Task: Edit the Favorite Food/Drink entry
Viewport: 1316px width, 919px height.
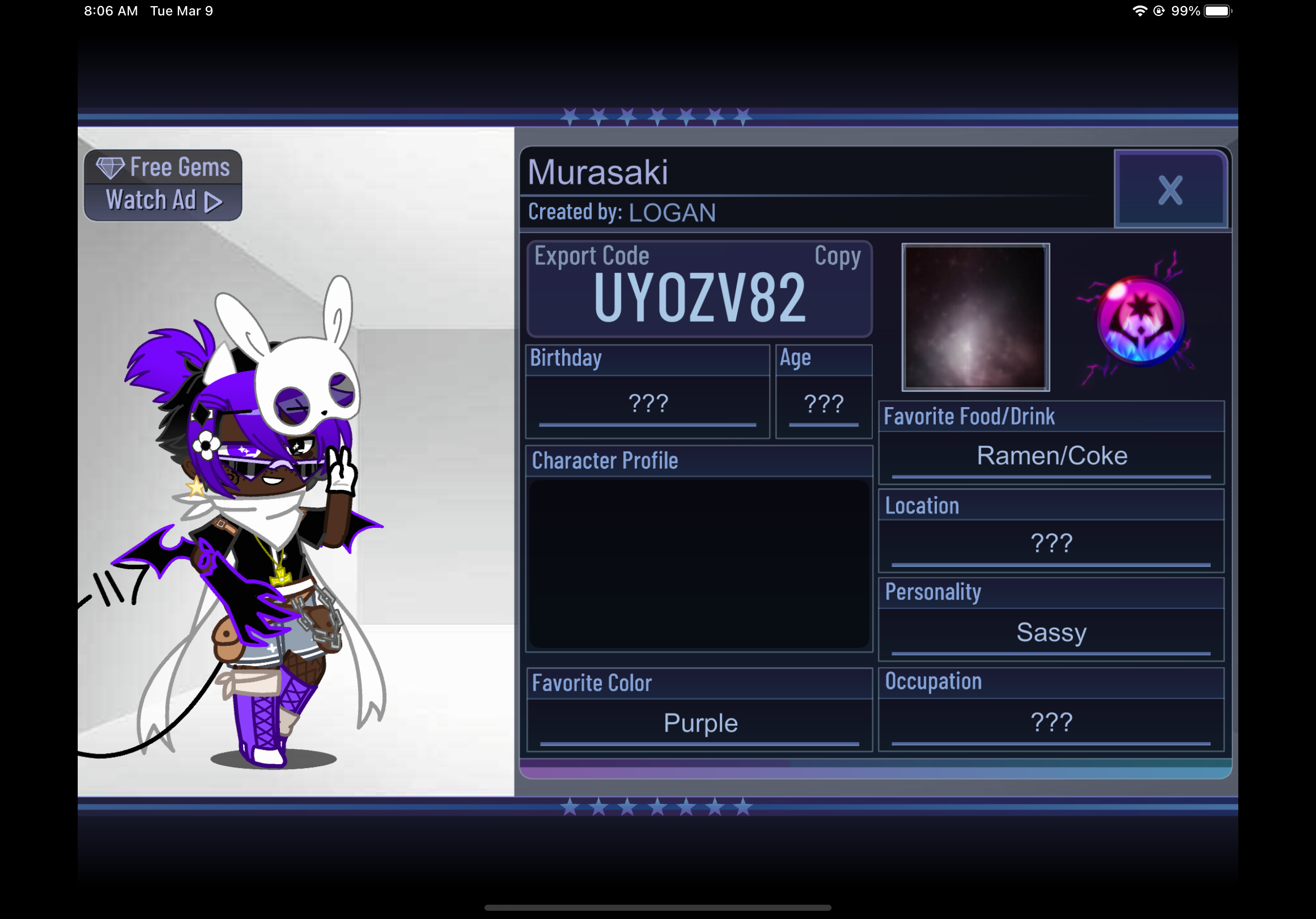Action: (x=1051, y=456)
